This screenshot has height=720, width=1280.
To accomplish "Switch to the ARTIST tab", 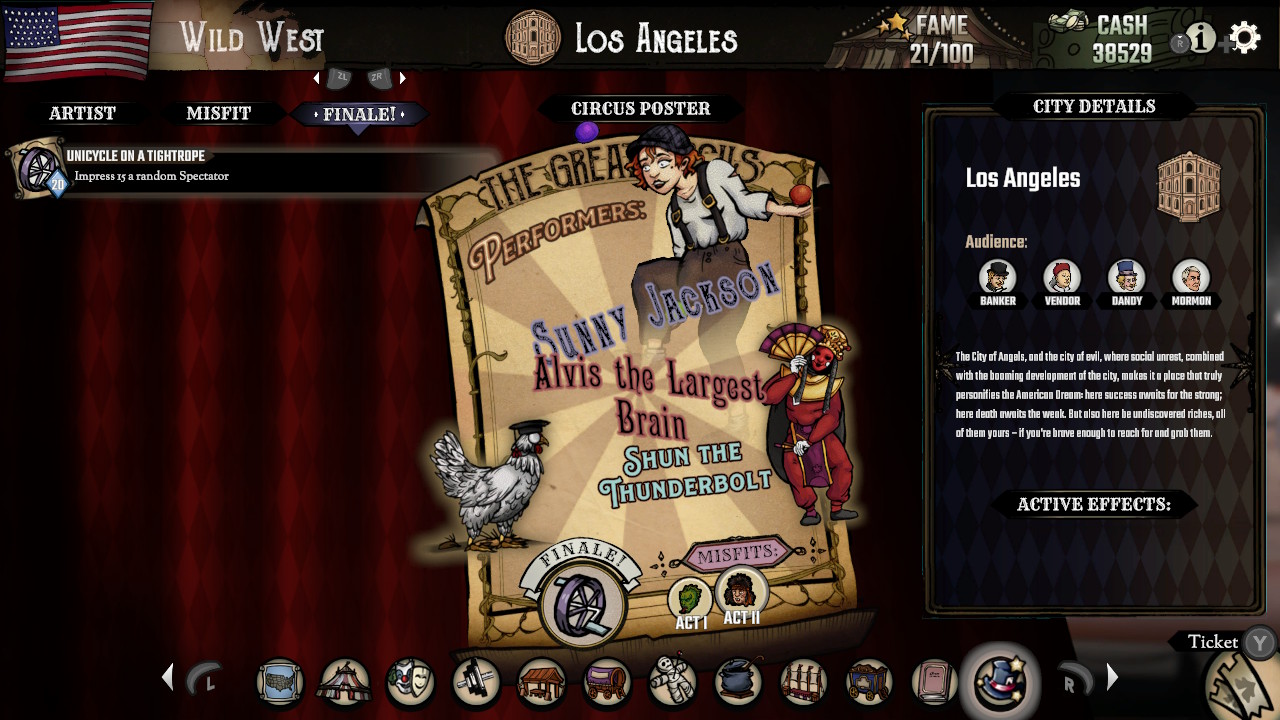I will tap(85, 112).
